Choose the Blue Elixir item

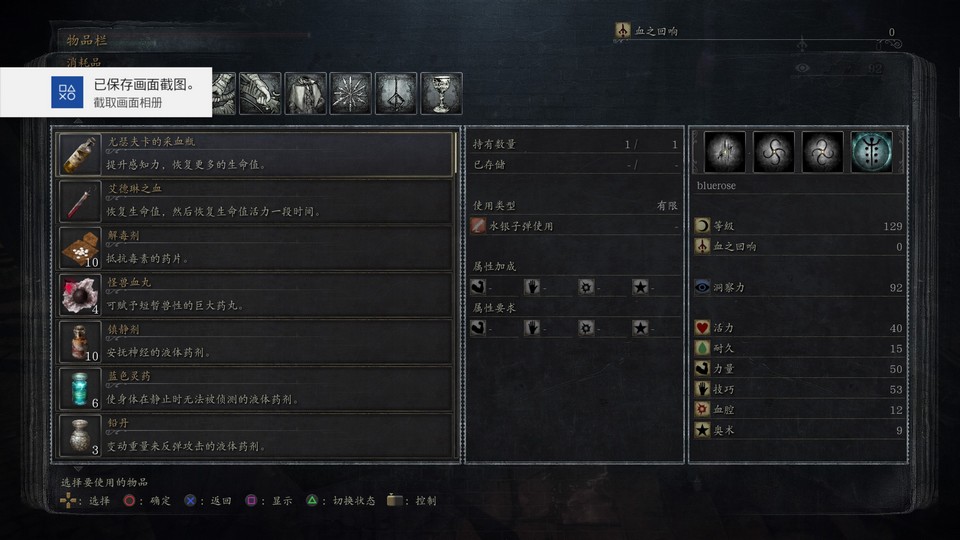tap(256, 388)
